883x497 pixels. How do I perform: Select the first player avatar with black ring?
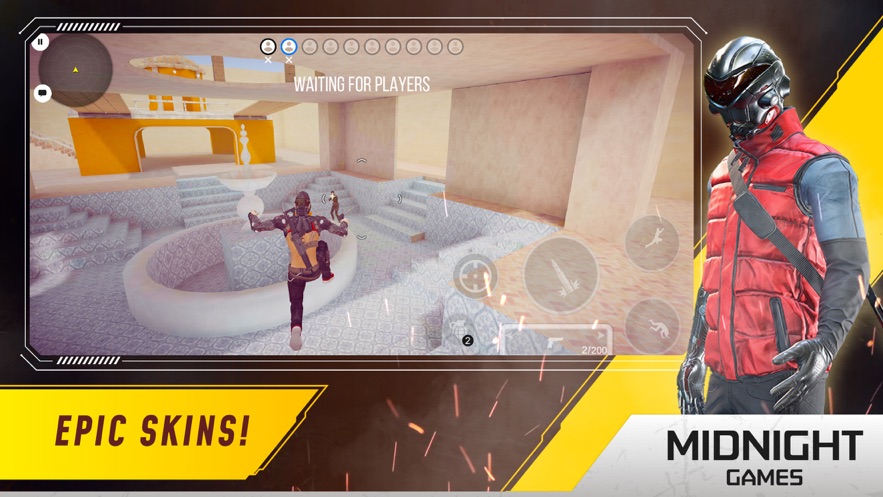pos(268,47)
